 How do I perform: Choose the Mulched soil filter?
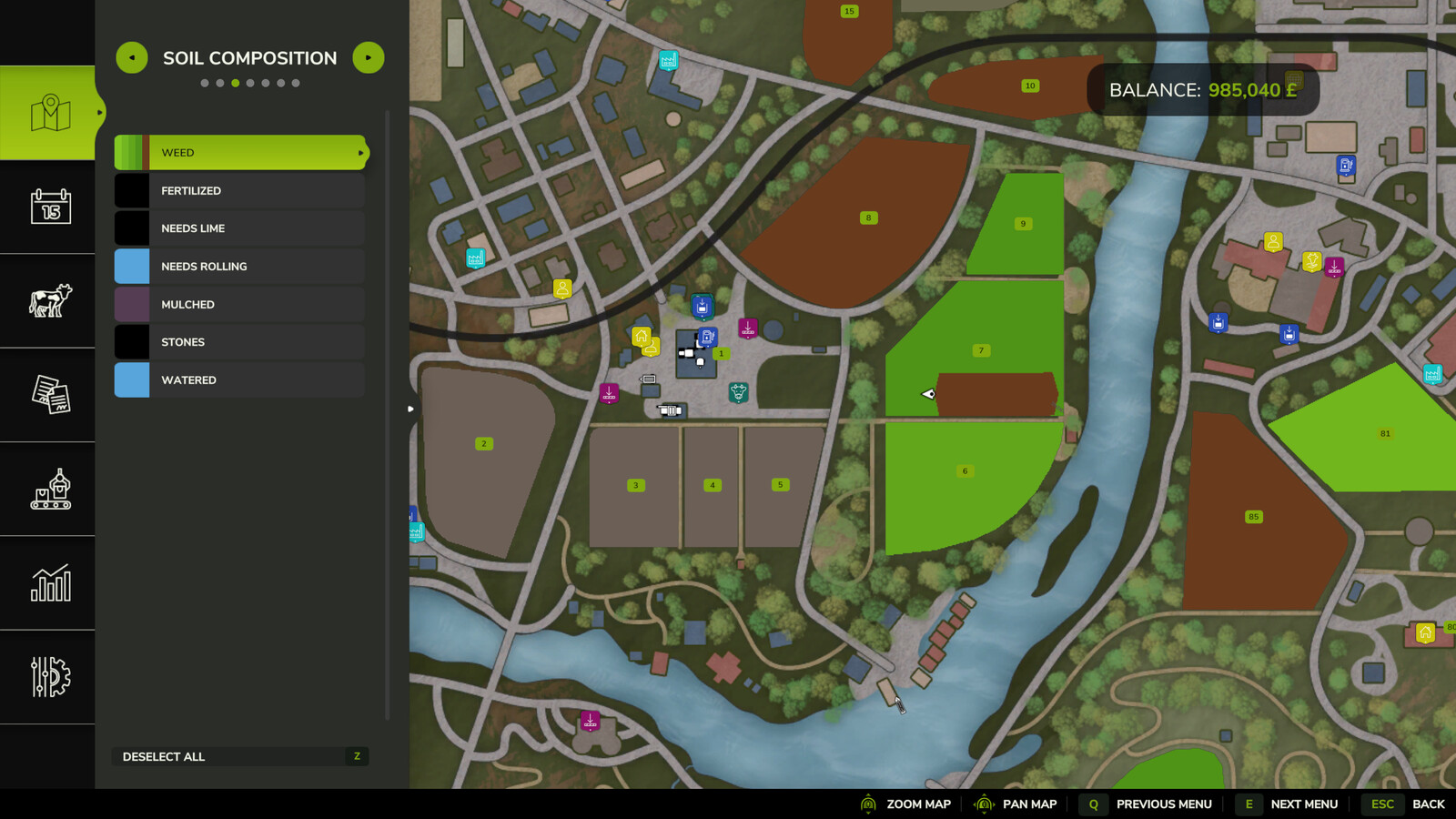240,305
